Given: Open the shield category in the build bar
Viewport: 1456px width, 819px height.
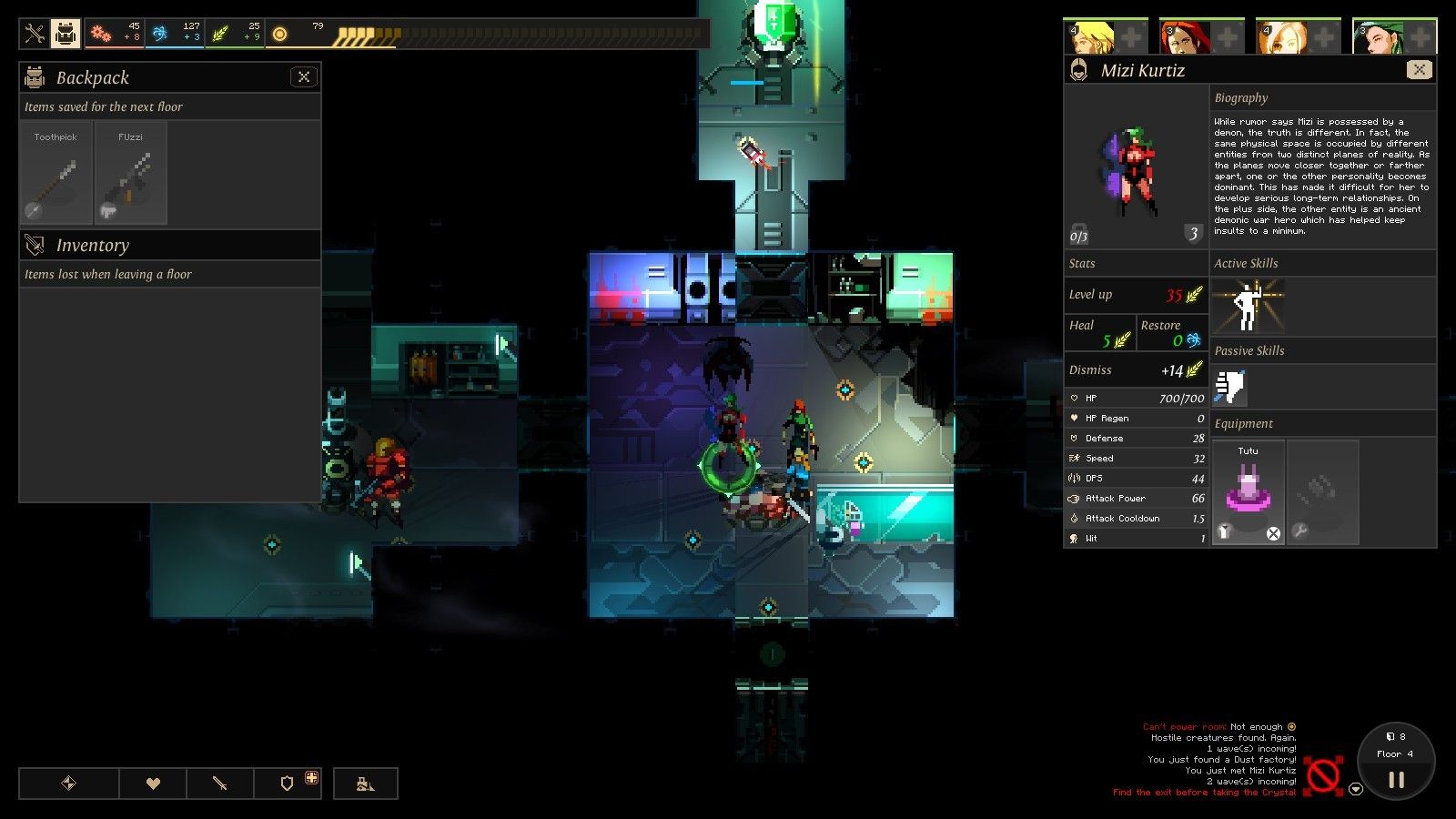Looking at the screenshot, I should 288,784.
